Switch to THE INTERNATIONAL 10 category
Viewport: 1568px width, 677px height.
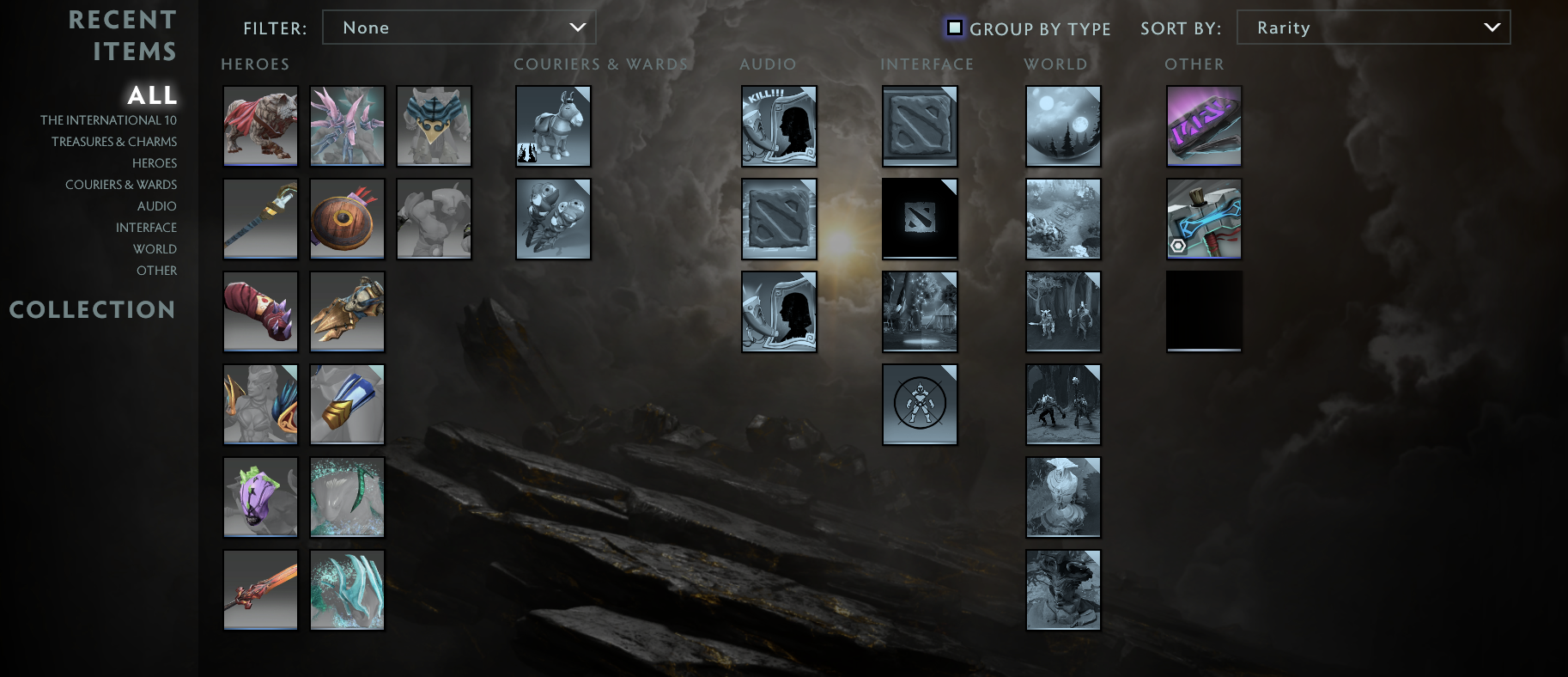[108, 119]
